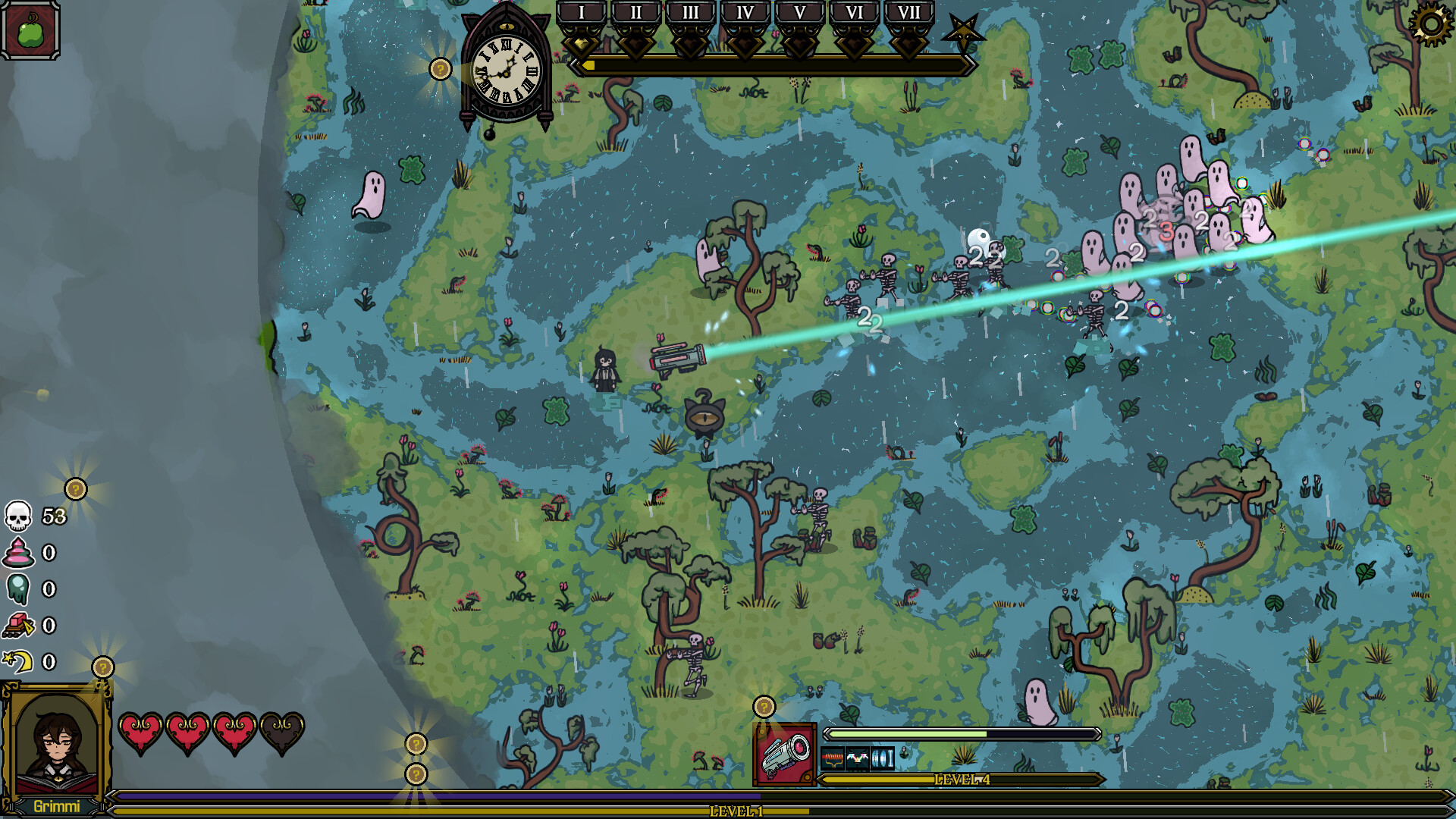This screenshot has height=819, width=1456.
Task: Click the mystery question-mark coin near the clock
Action: tap(440, 69)
